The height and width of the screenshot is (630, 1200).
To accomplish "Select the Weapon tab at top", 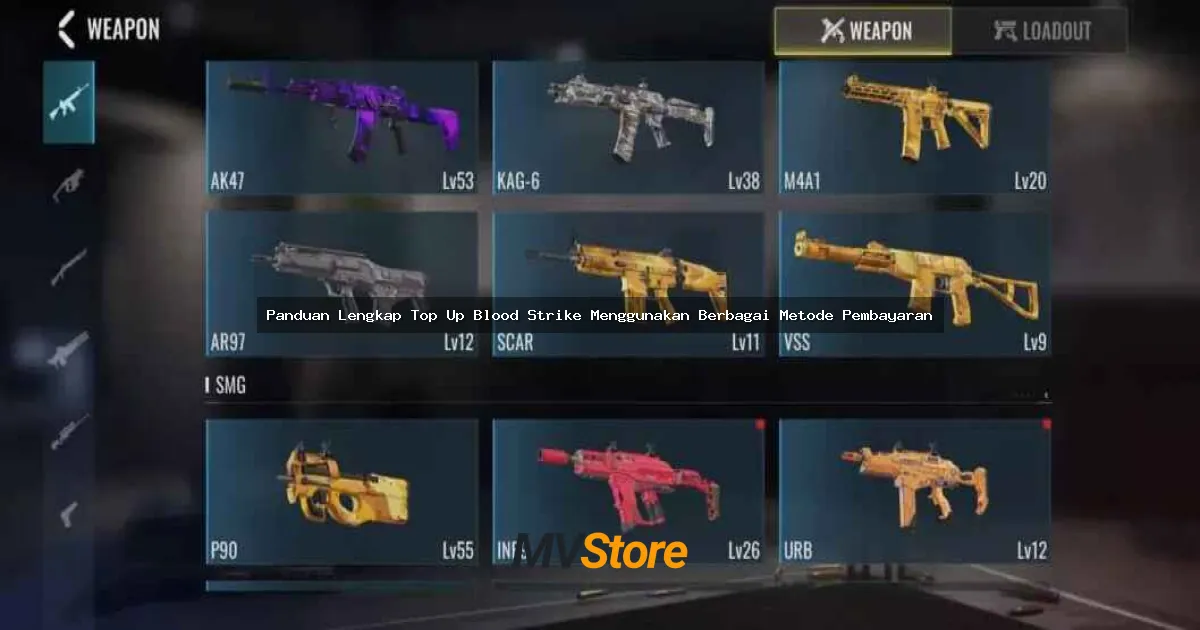I will (863, 31).
